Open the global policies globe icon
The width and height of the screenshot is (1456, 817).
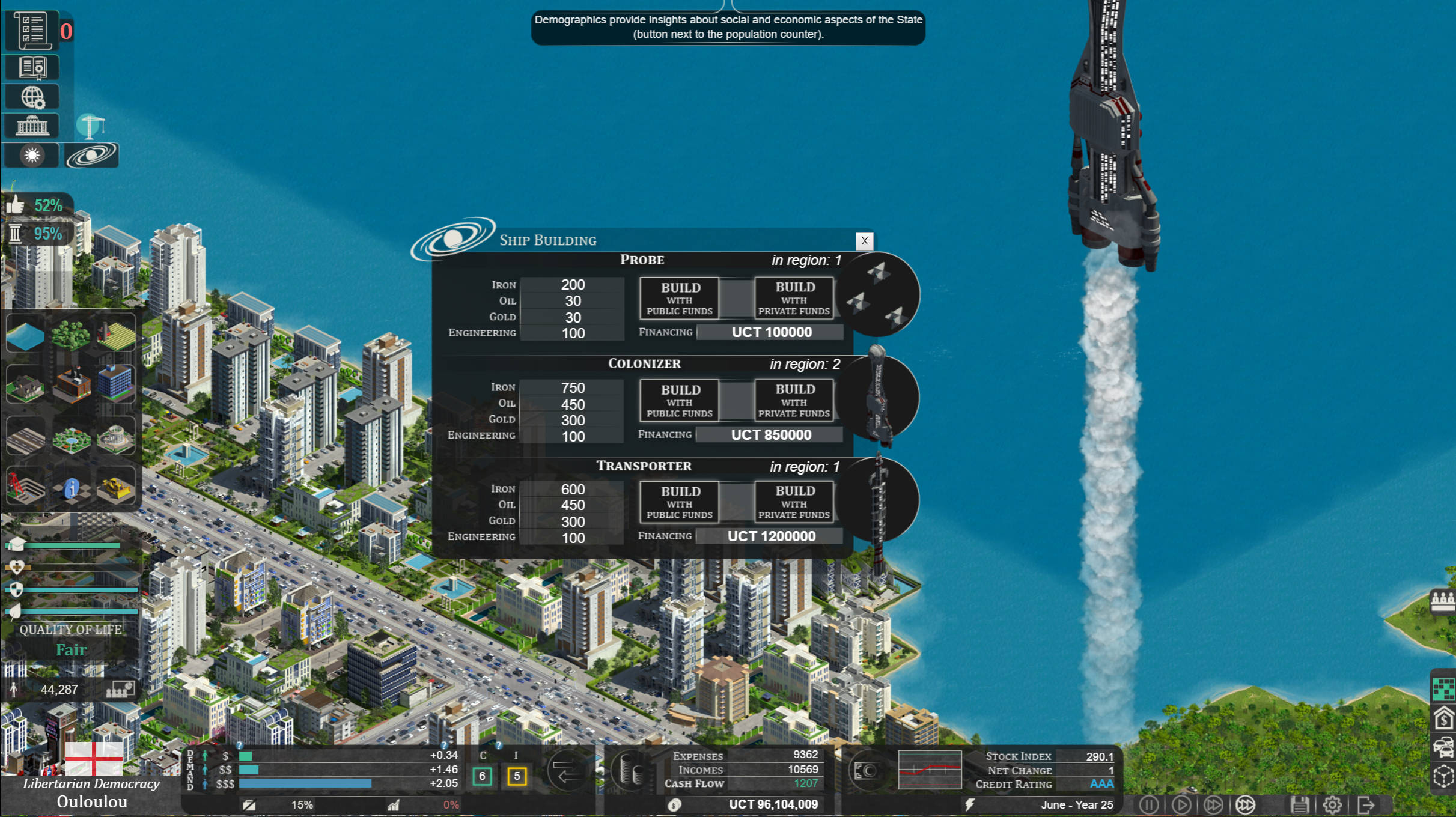[x=33, y=96]
